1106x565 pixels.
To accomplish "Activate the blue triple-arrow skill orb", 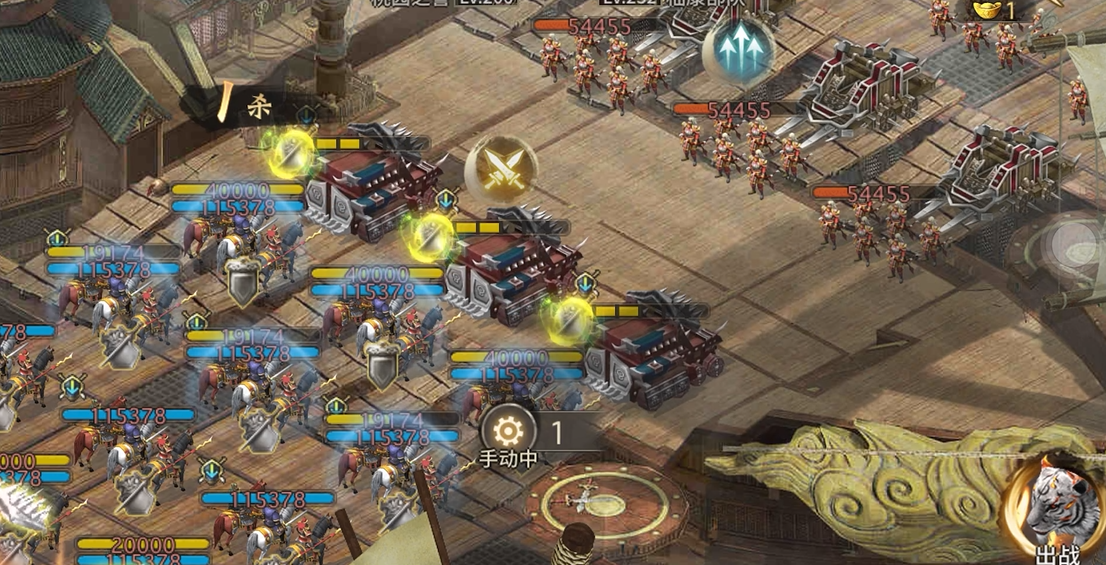I will 737,52.
